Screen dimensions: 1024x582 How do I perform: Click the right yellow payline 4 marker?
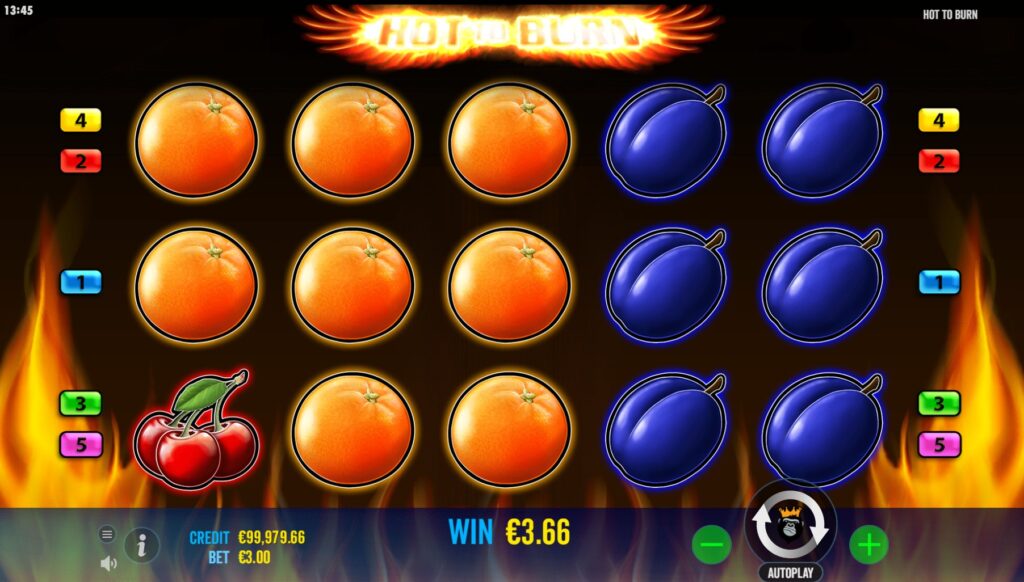click(939, 121)
